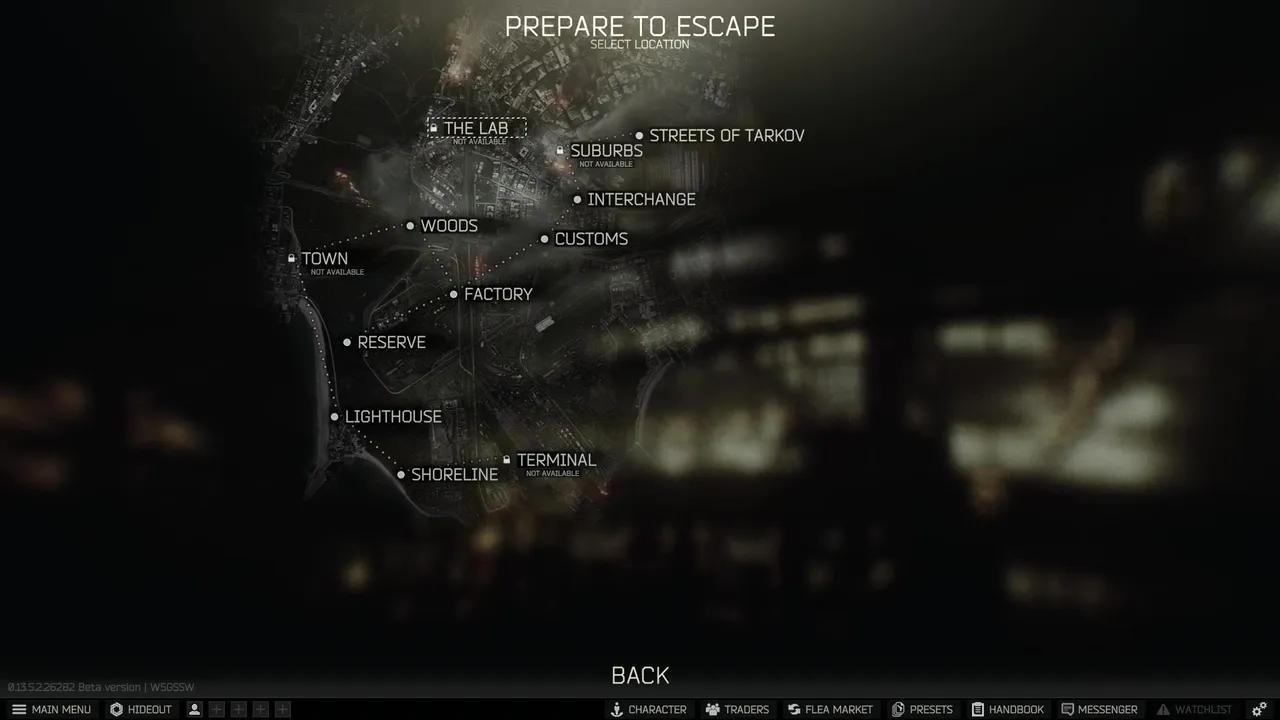
Task: Select the highlighted The Lab map
Action: [477, 128]
